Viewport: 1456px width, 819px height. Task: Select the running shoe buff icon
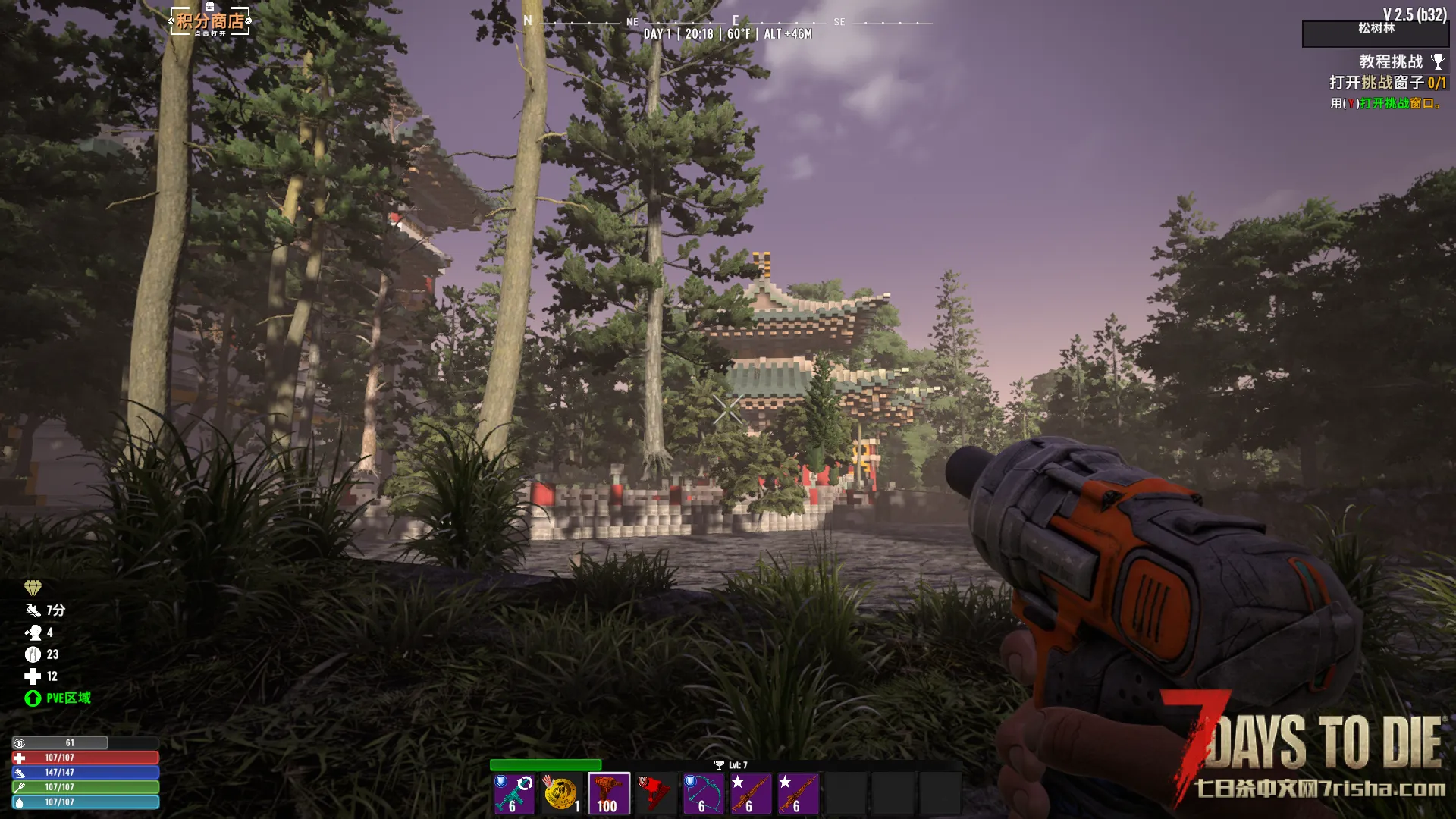(33, 610)
